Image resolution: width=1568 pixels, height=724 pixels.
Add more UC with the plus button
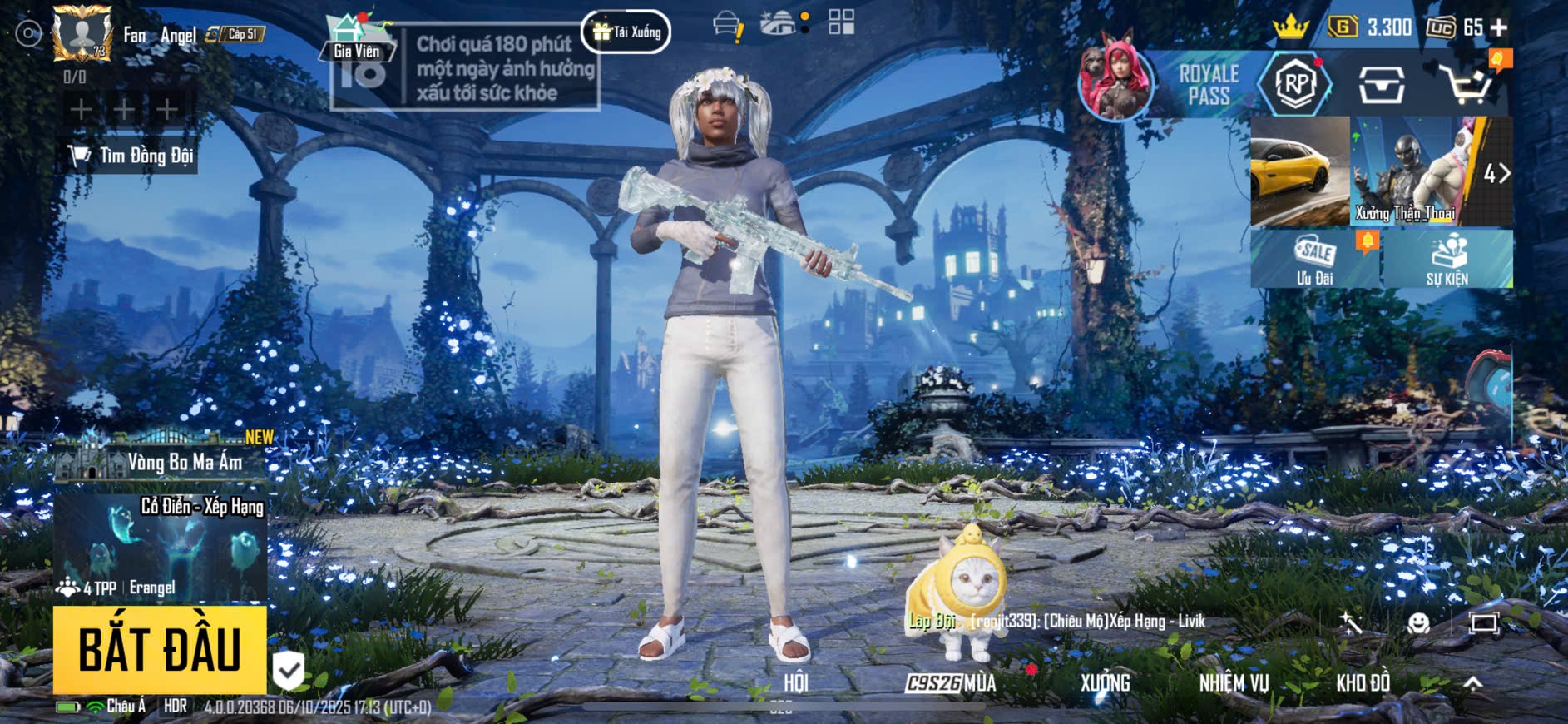coord(1500,27)
